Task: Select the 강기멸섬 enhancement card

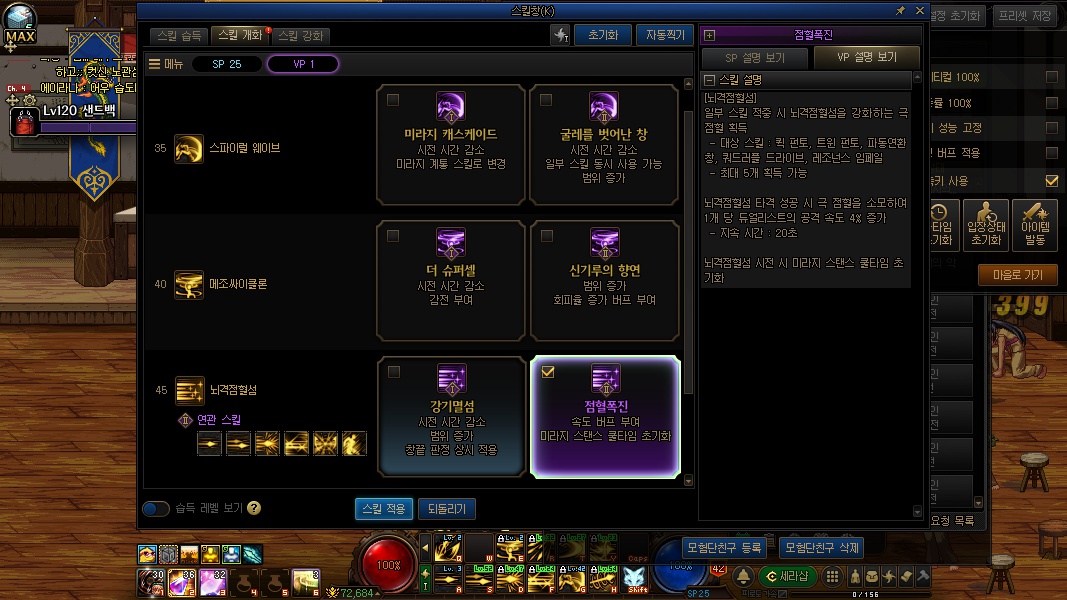Action: [x=452, y=415]
